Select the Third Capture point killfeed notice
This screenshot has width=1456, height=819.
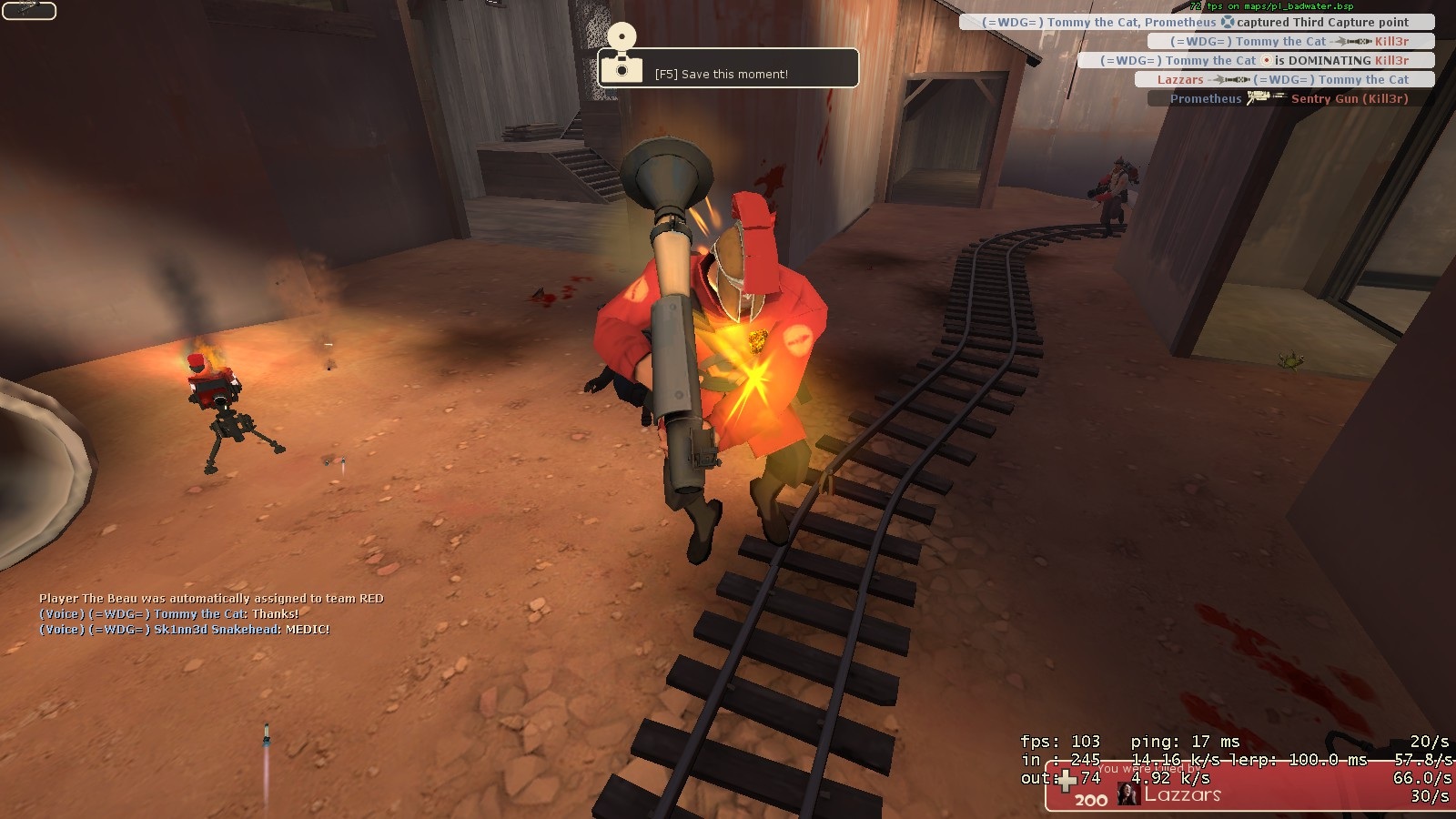(1196, 22)
